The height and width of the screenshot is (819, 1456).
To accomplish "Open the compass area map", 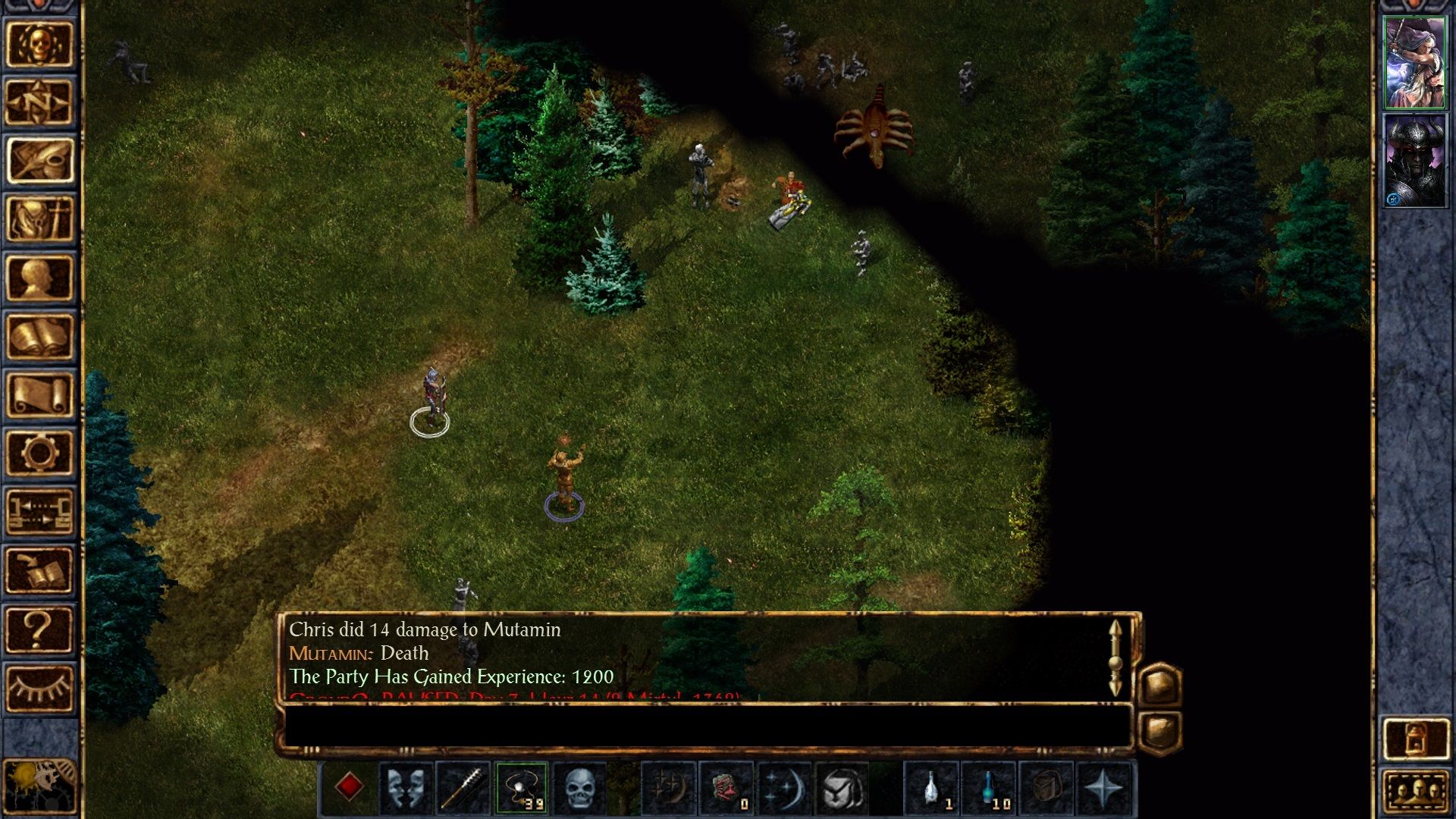I will [x=39, y=102].
